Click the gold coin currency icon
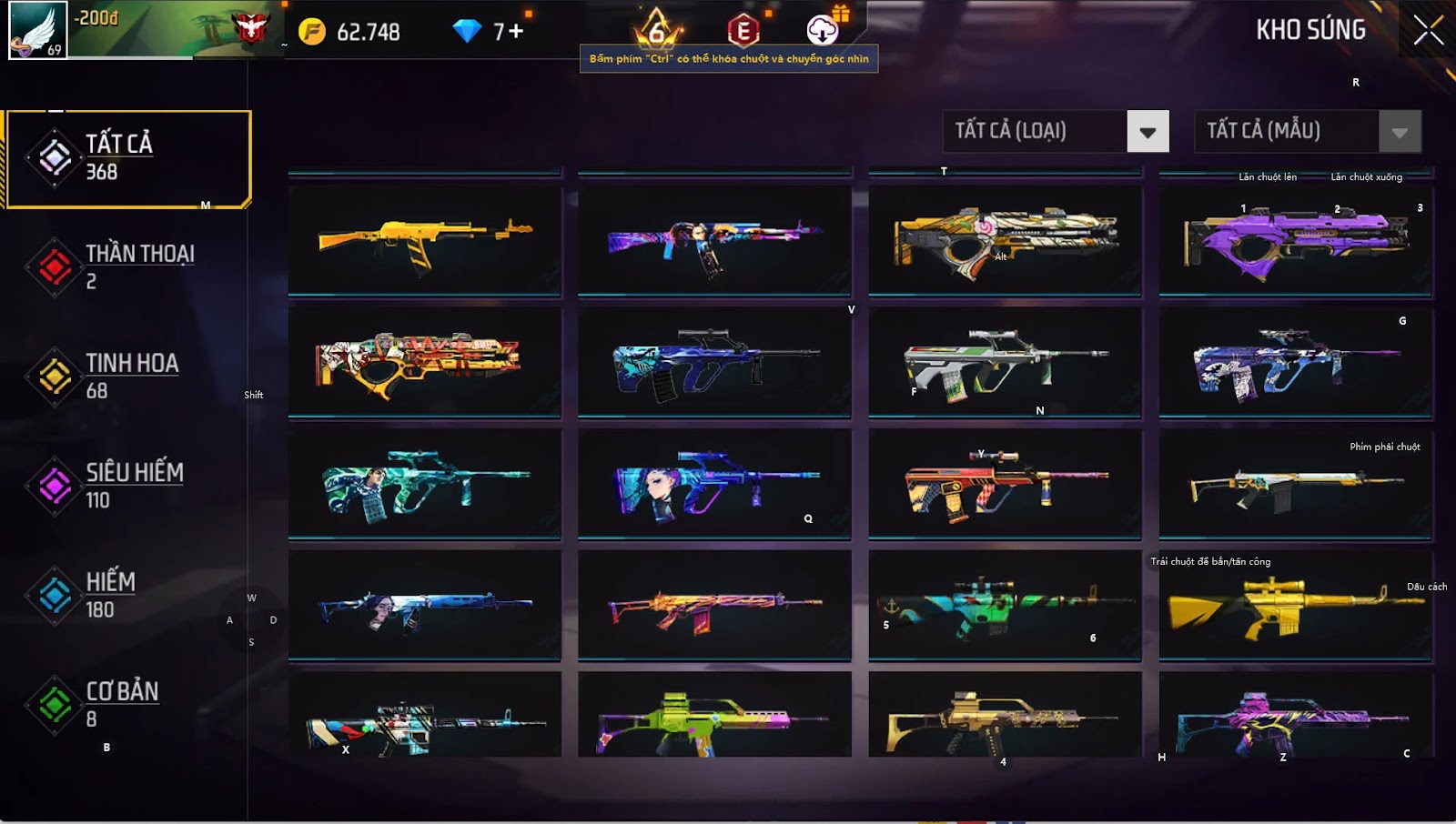Viewport: 1456px width, 824px height. click(312, 32)
